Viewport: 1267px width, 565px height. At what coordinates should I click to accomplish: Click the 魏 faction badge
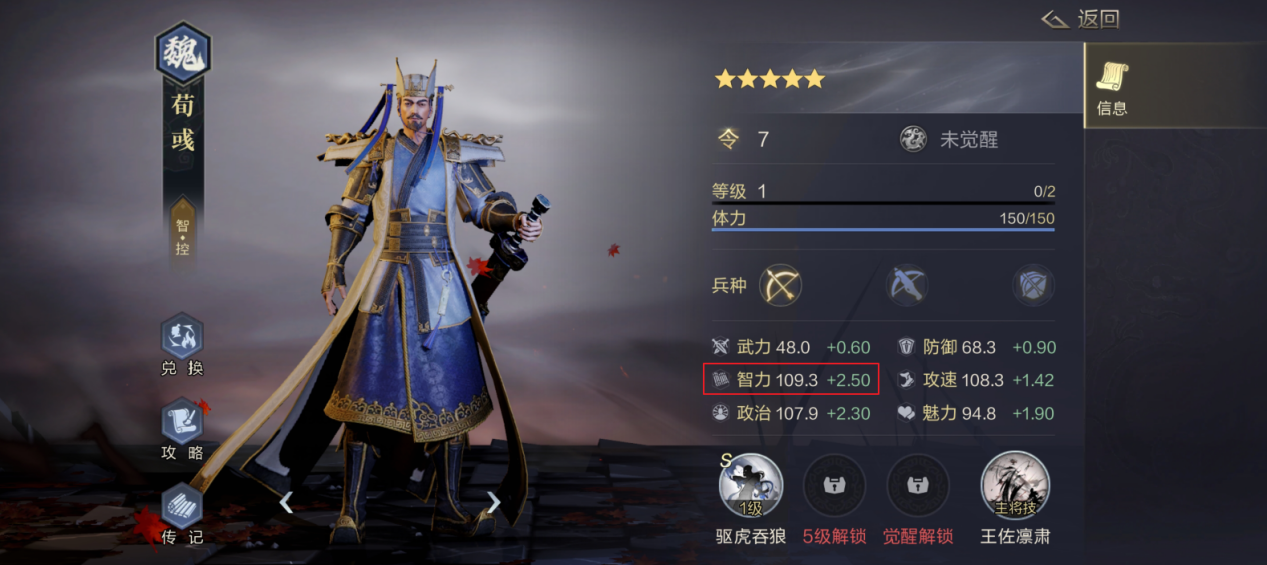click(x=182, y=55)
